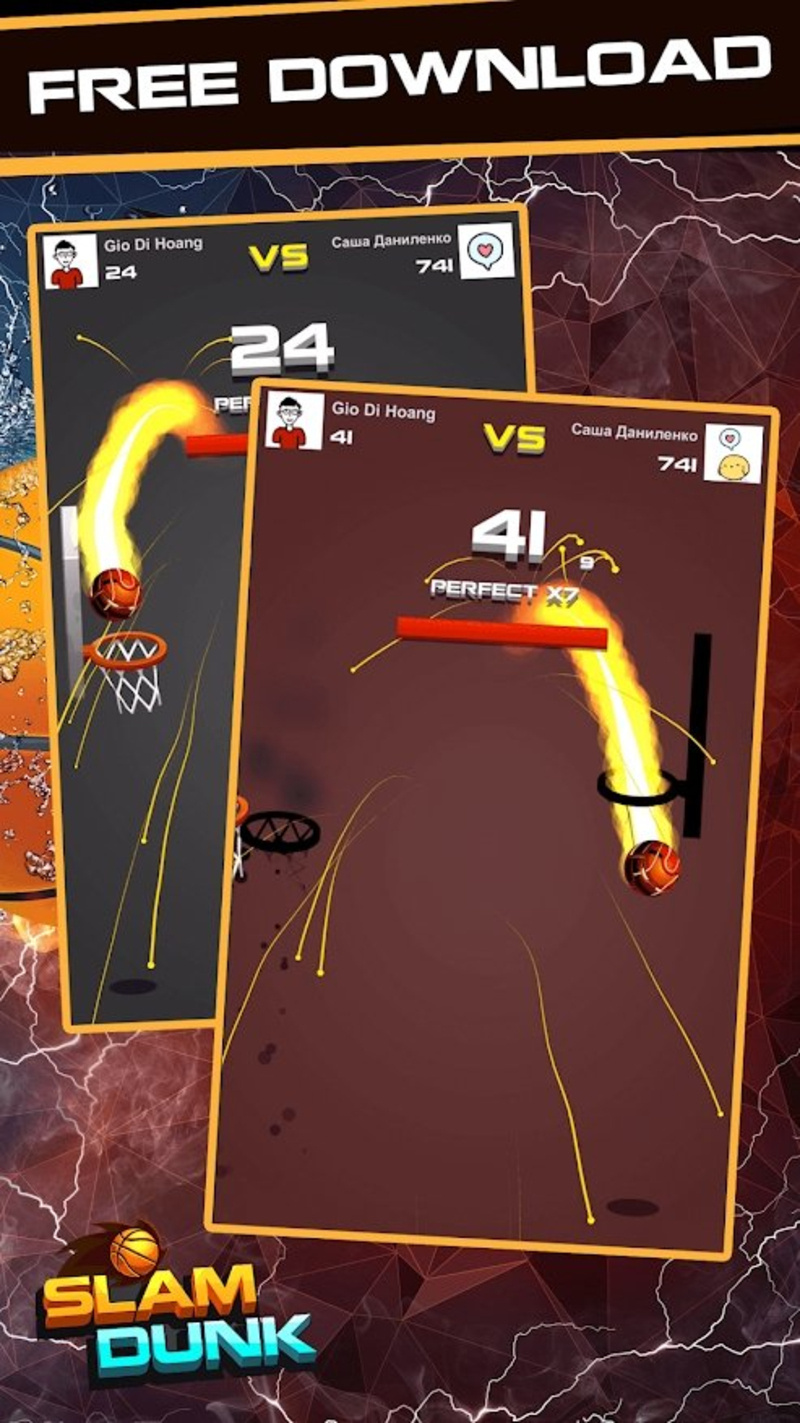This screenshot has height=1423, width=800.
Task: Select Gio Di Hoang's avatar beside score 24
Action: click(72, 261)
